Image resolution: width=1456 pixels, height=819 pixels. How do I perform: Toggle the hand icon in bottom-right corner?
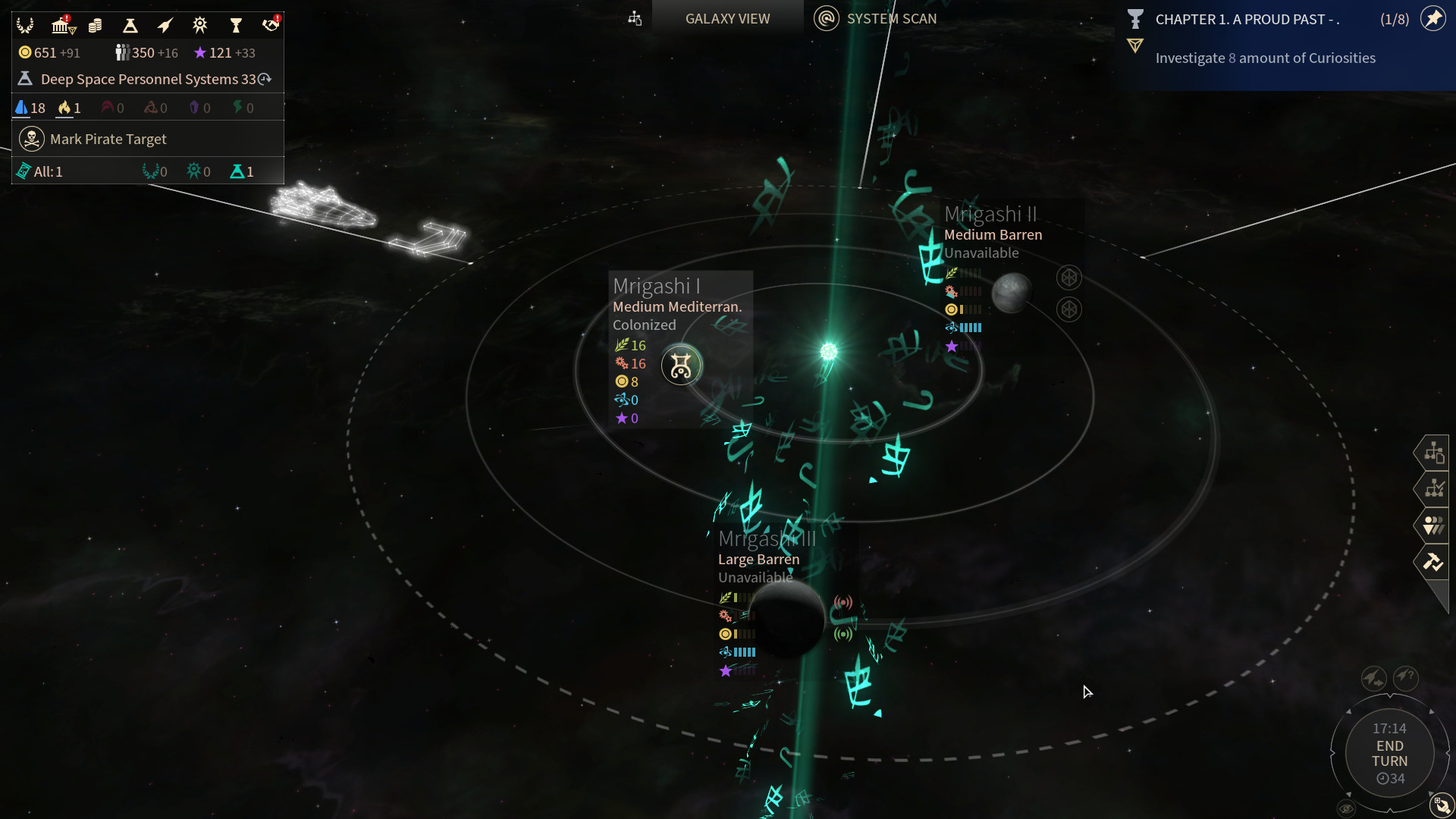point(1442,805)
